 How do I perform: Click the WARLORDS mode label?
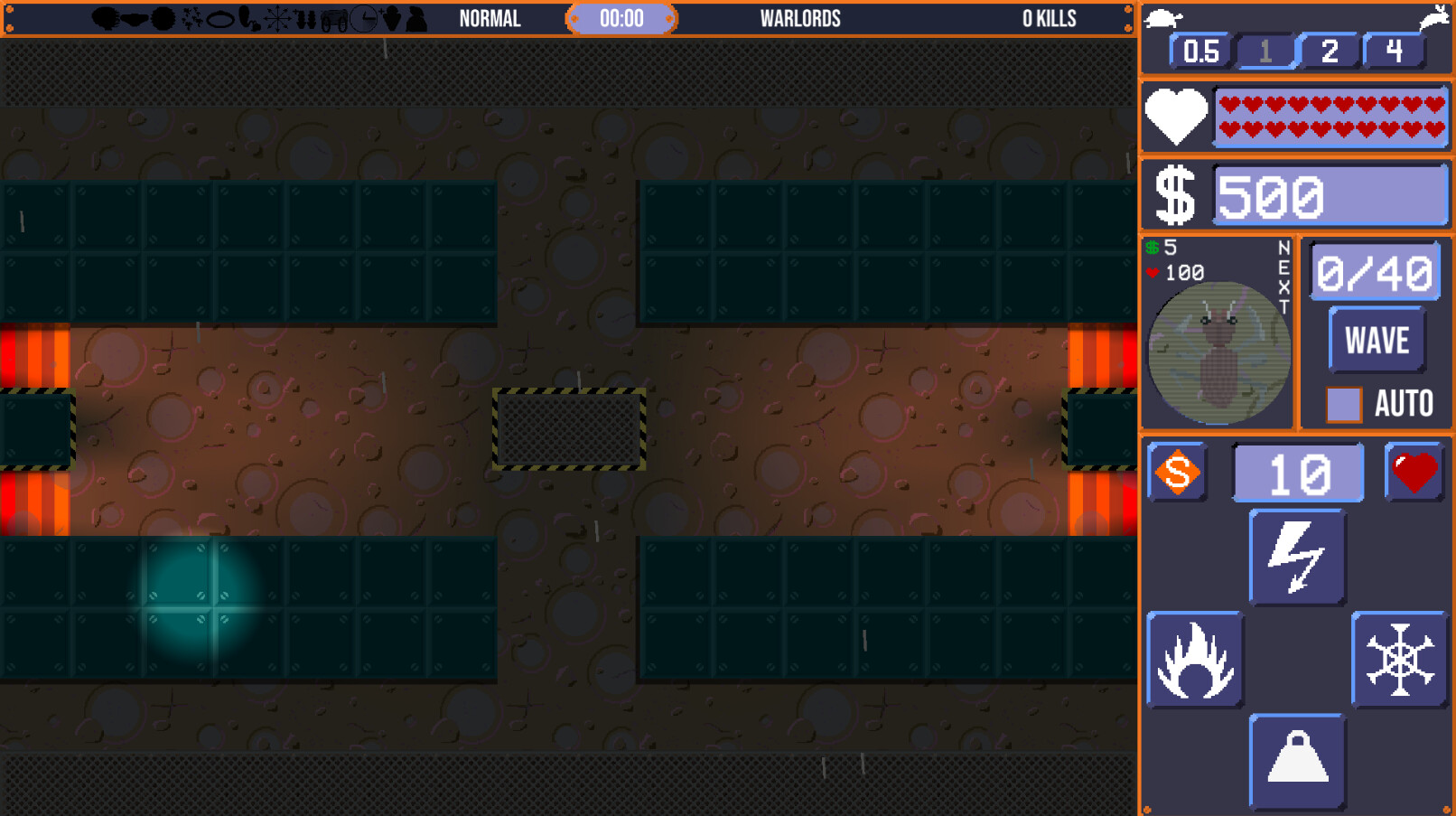click(x=800, y=16)
